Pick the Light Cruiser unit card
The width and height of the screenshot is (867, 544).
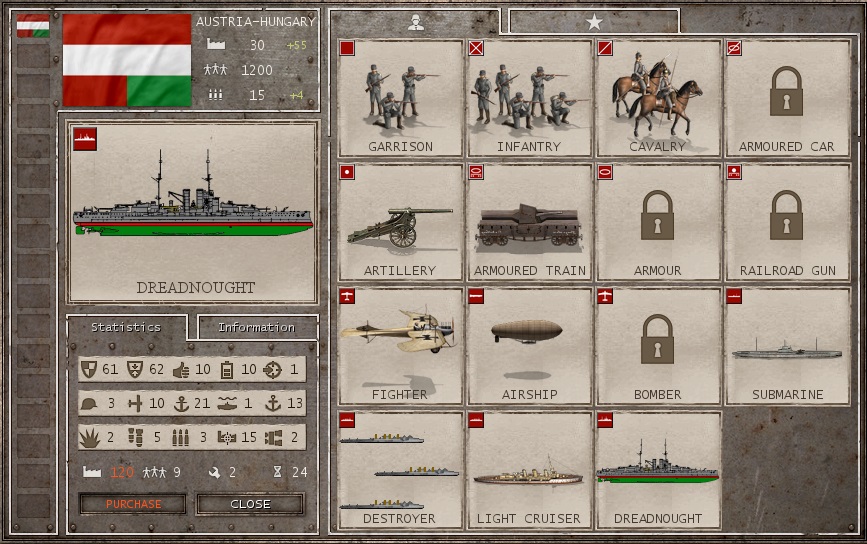(x=529, y=470)
